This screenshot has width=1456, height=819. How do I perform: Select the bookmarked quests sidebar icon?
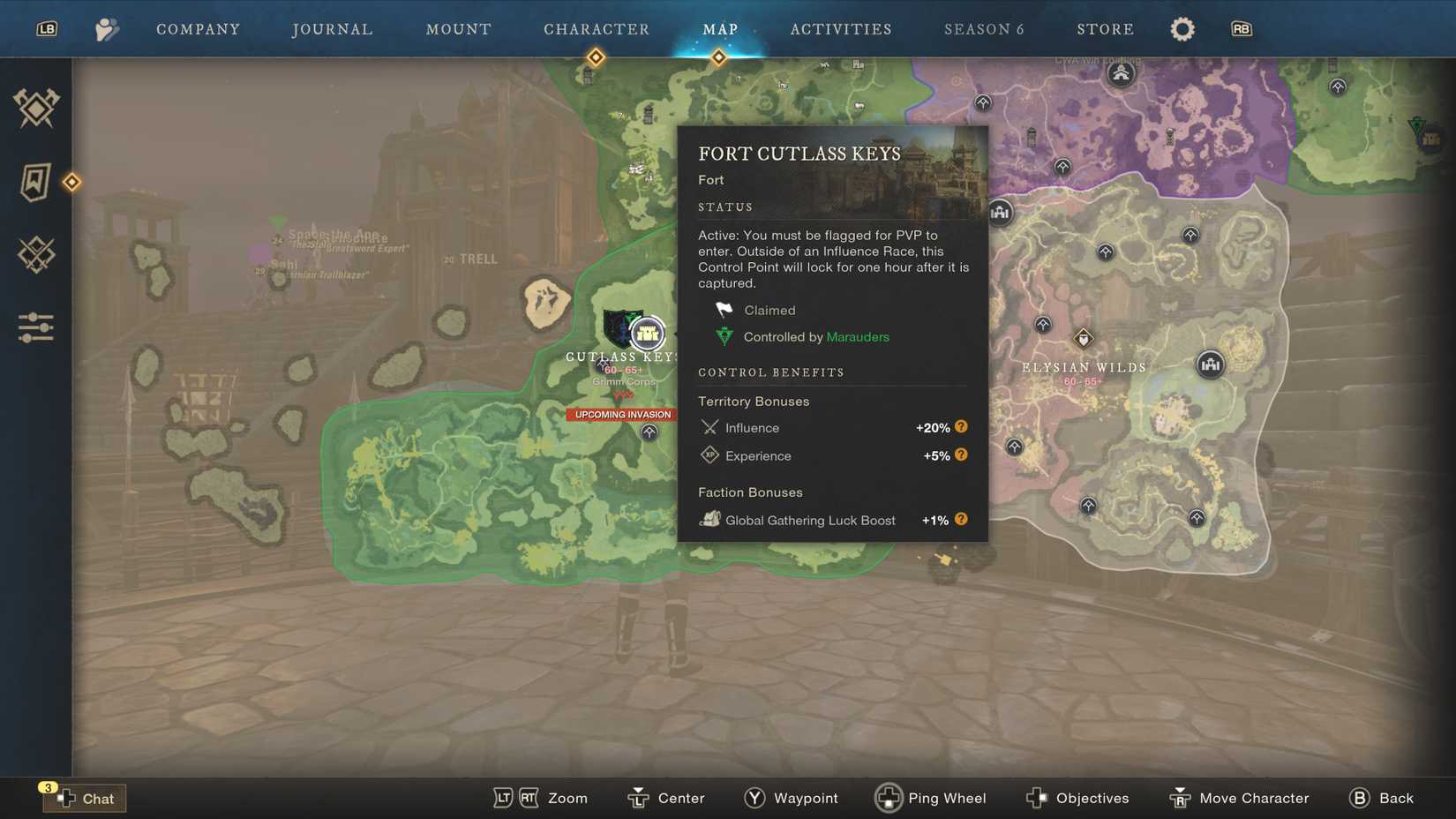point(35,184)
